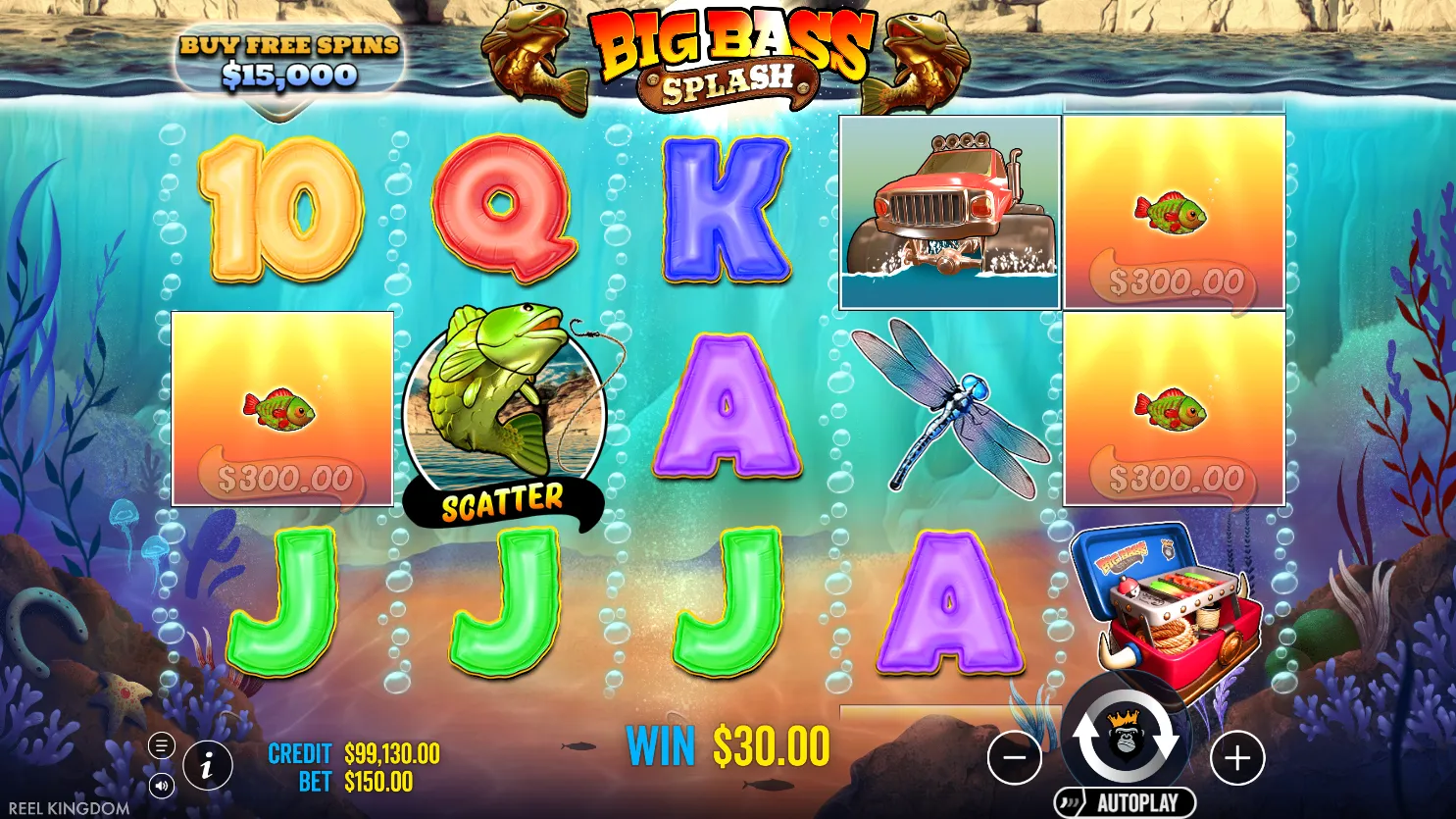Click the orange 10 symbol on reel one

point(281,208)
